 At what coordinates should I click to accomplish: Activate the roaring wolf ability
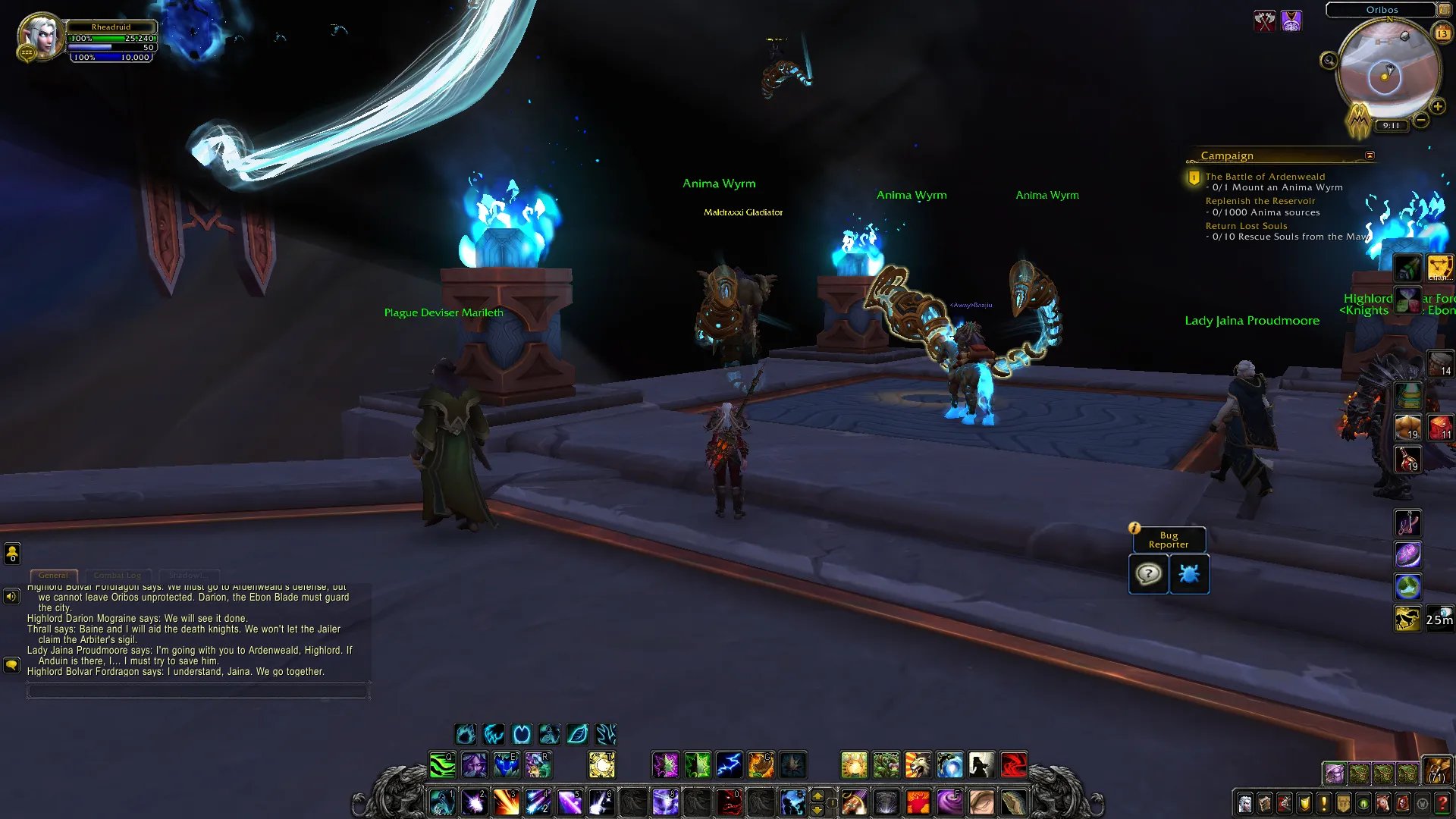[x=918, y=765]
